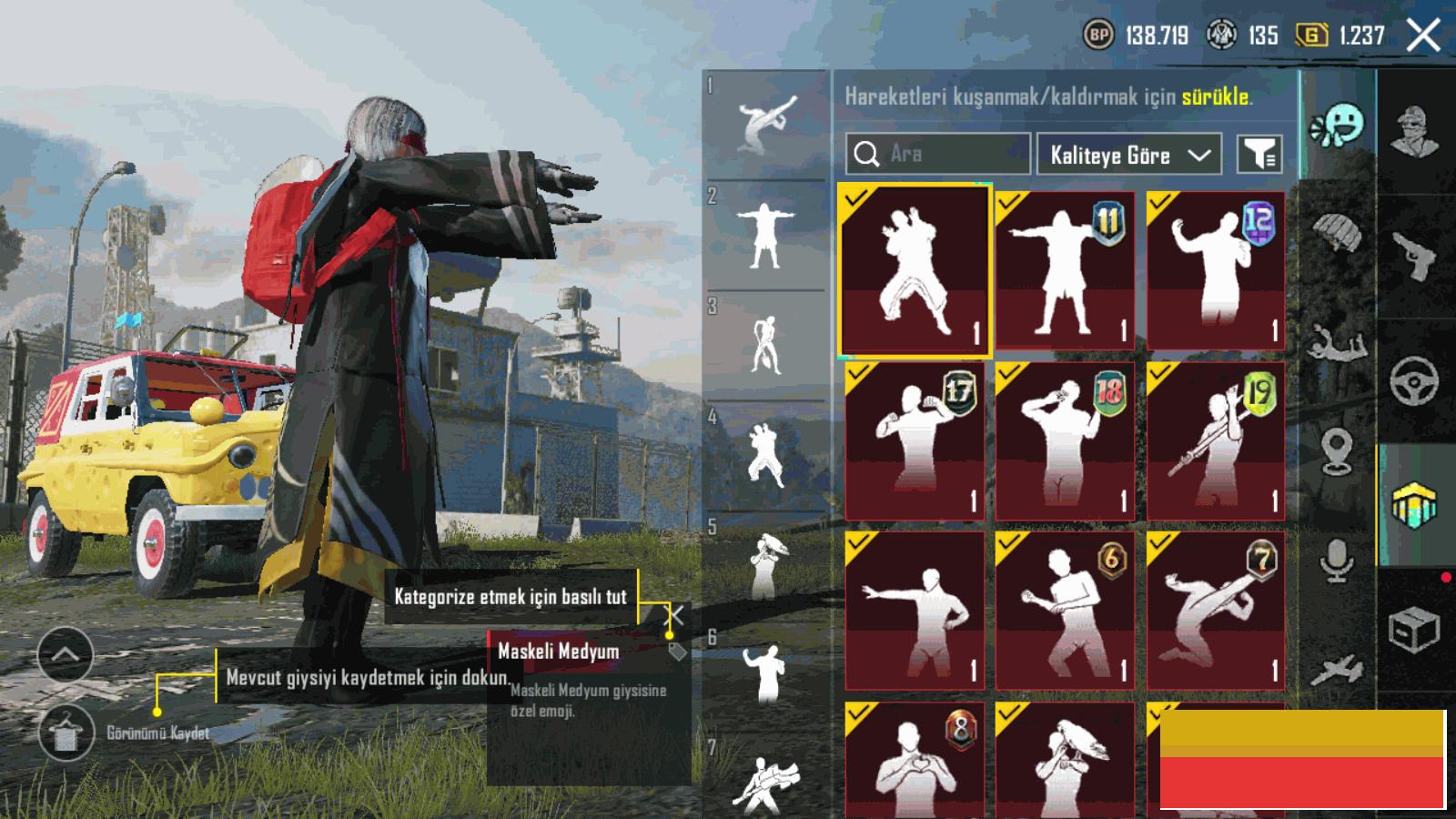Select the emote with badge 6
The height and width of the screenshot is (819, 1456).
click(x=1065, y=611)
